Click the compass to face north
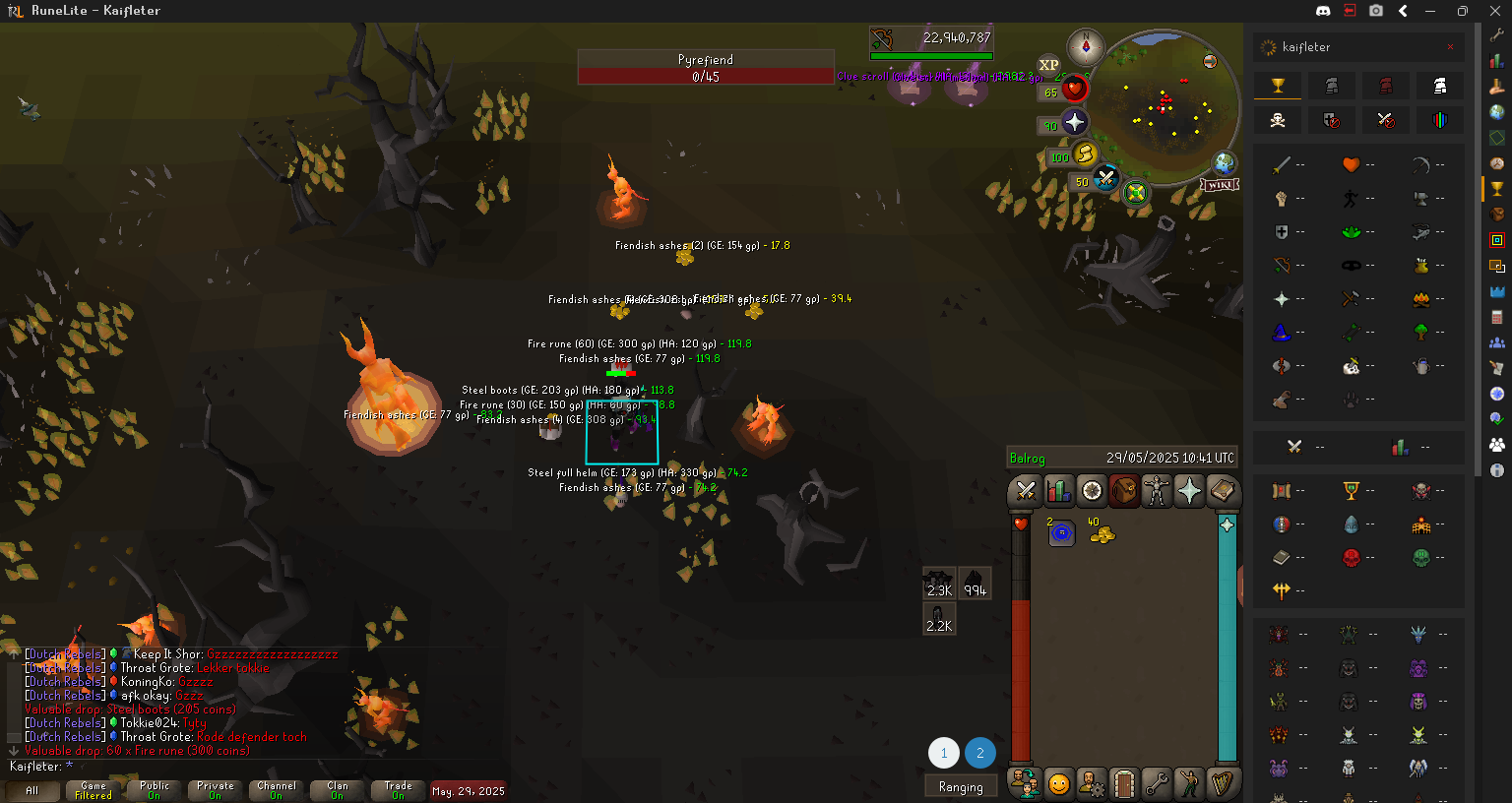Image resolution: width=1512 pixels, height=803 pixels. pyautogui.click(x=1087, y=46)
